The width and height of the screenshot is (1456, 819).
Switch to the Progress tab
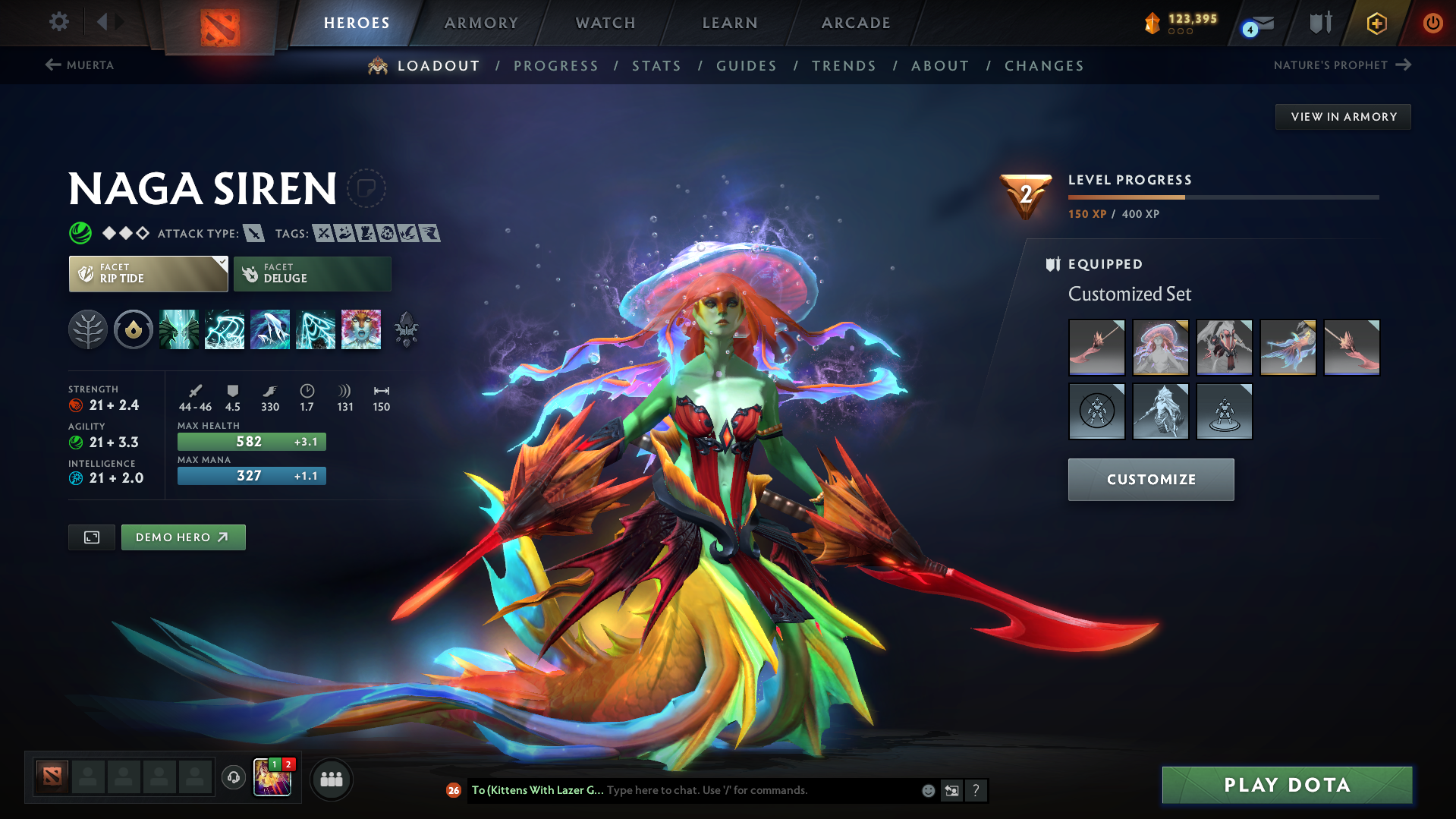(x=556, y=66)
